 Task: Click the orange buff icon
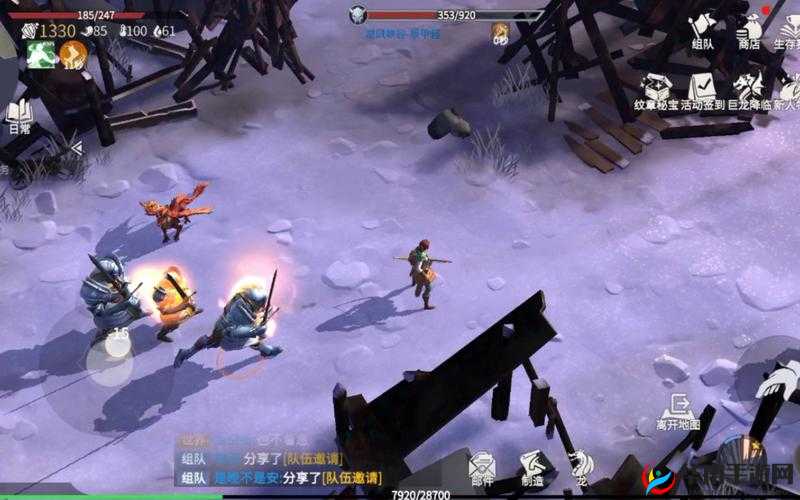73,54
